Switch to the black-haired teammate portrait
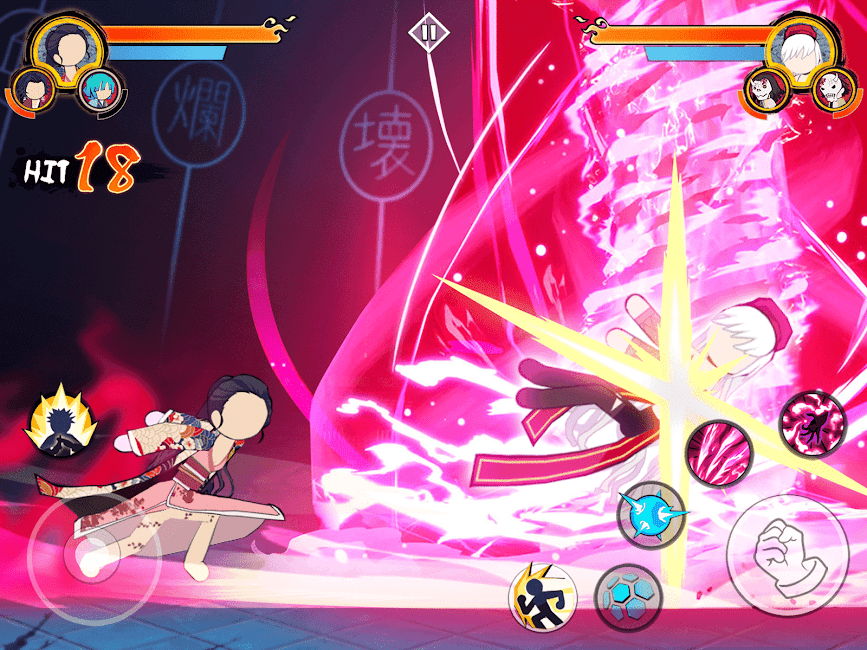The height and width of the screenshot is (650, 867). tap(36, 91)
